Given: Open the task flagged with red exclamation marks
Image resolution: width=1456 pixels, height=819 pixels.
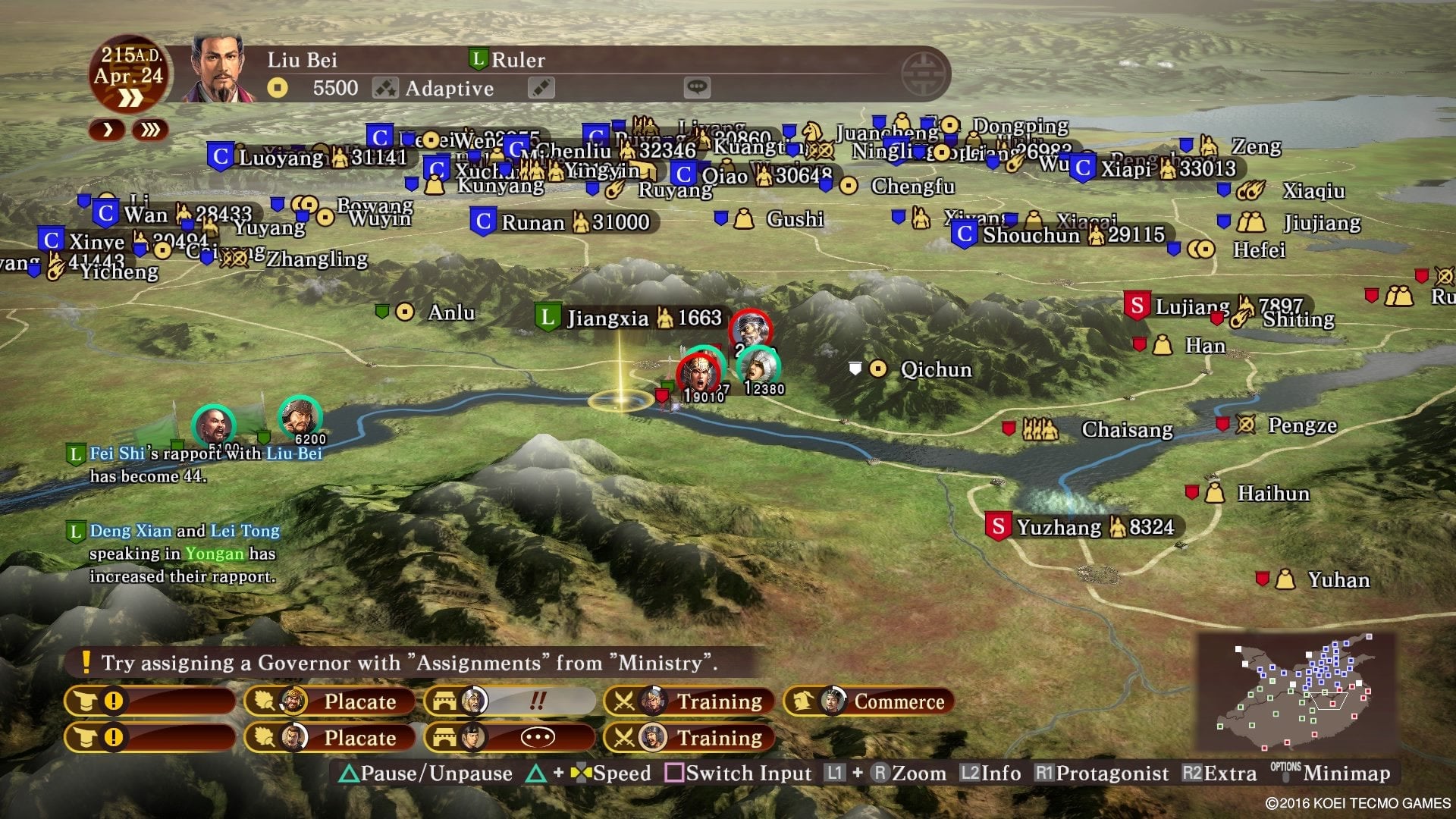Looking at the screenshot, I should [510, 701].
